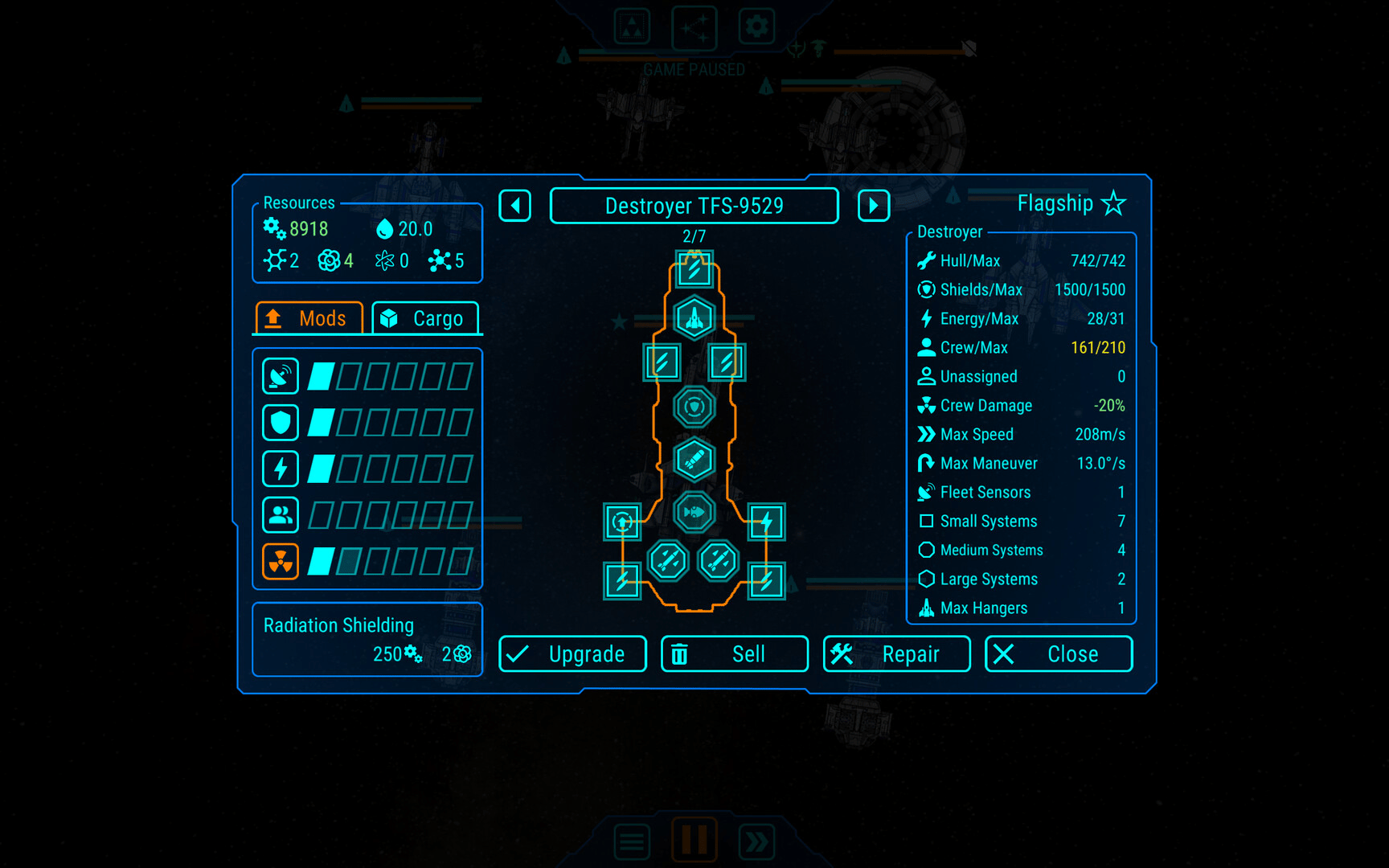Select the hangar fighter module on the ship

coord(694,318)
